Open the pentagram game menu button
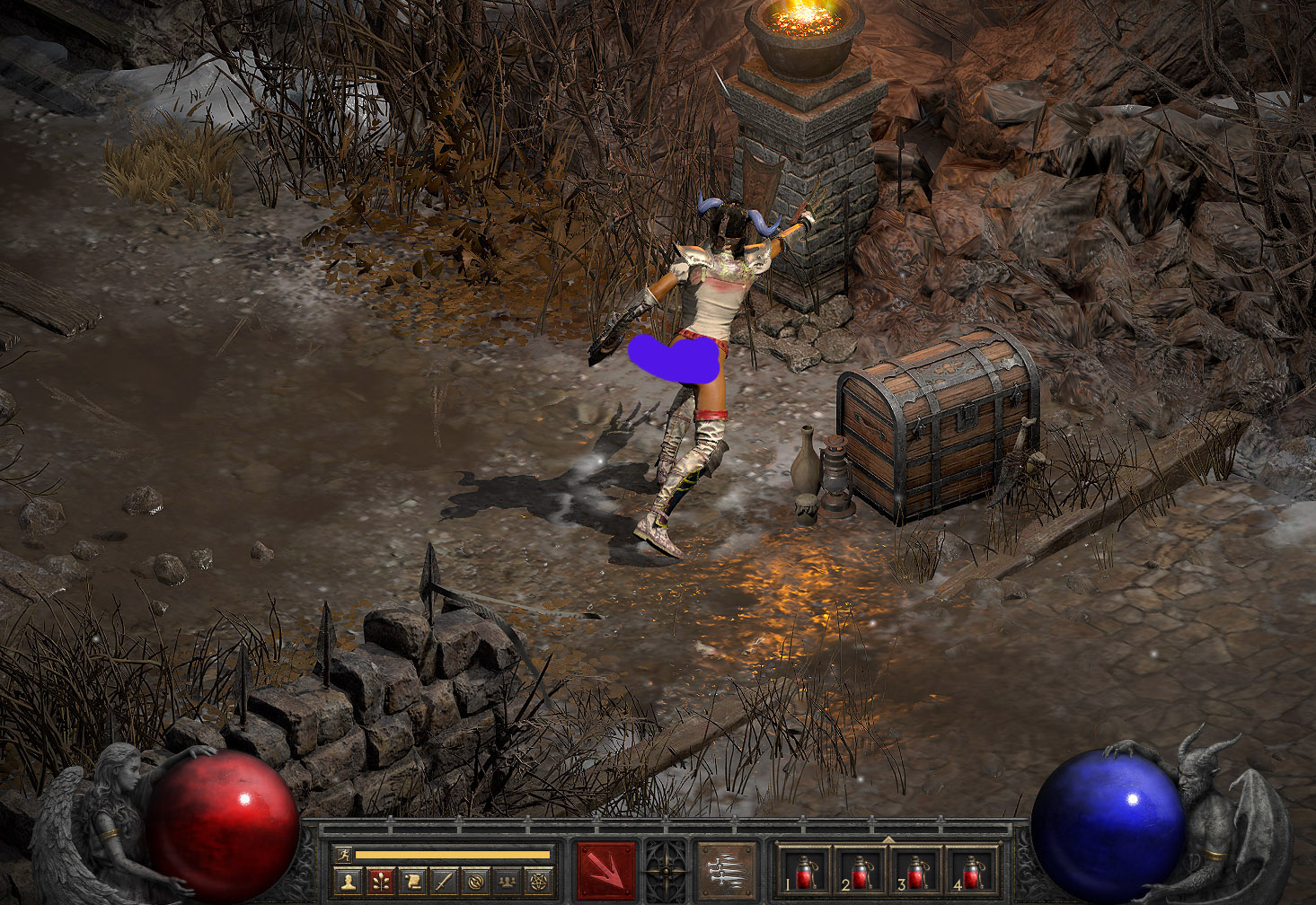Image resolution: width=1316 pixels, height=905 pixels. [539, 882]
